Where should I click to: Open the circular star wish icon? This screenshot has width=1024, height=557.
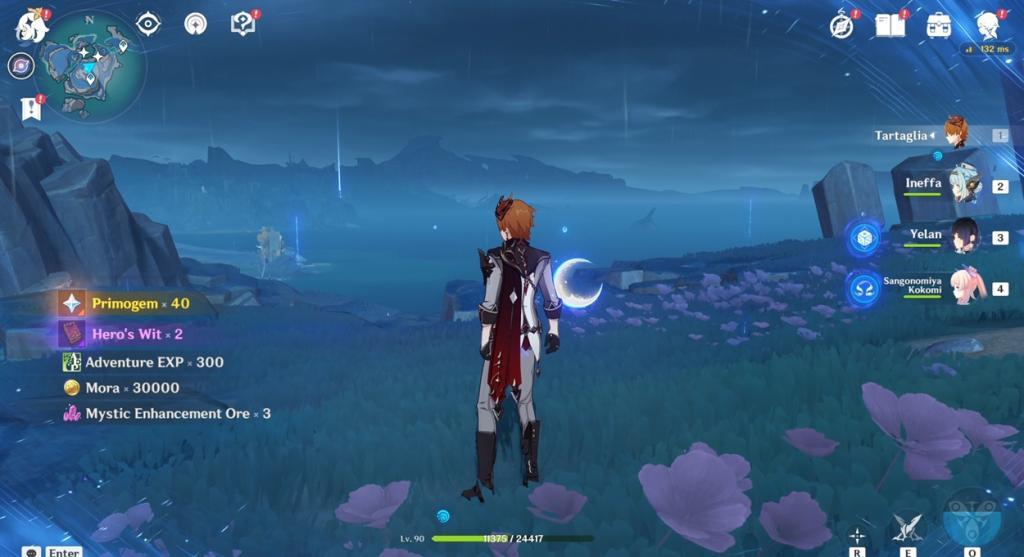[x=195, y=24]
